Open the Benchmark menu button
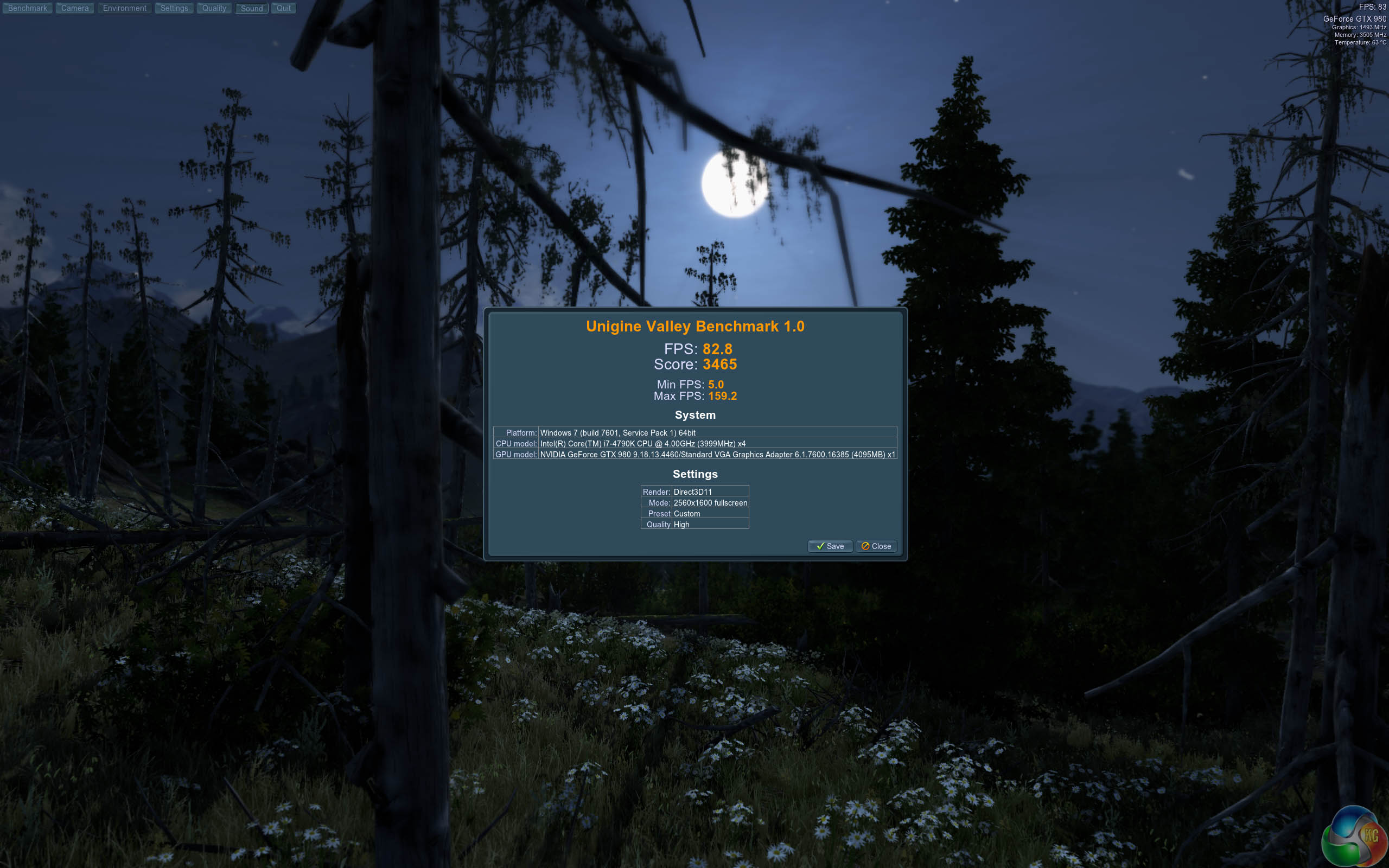 (28, 8)
